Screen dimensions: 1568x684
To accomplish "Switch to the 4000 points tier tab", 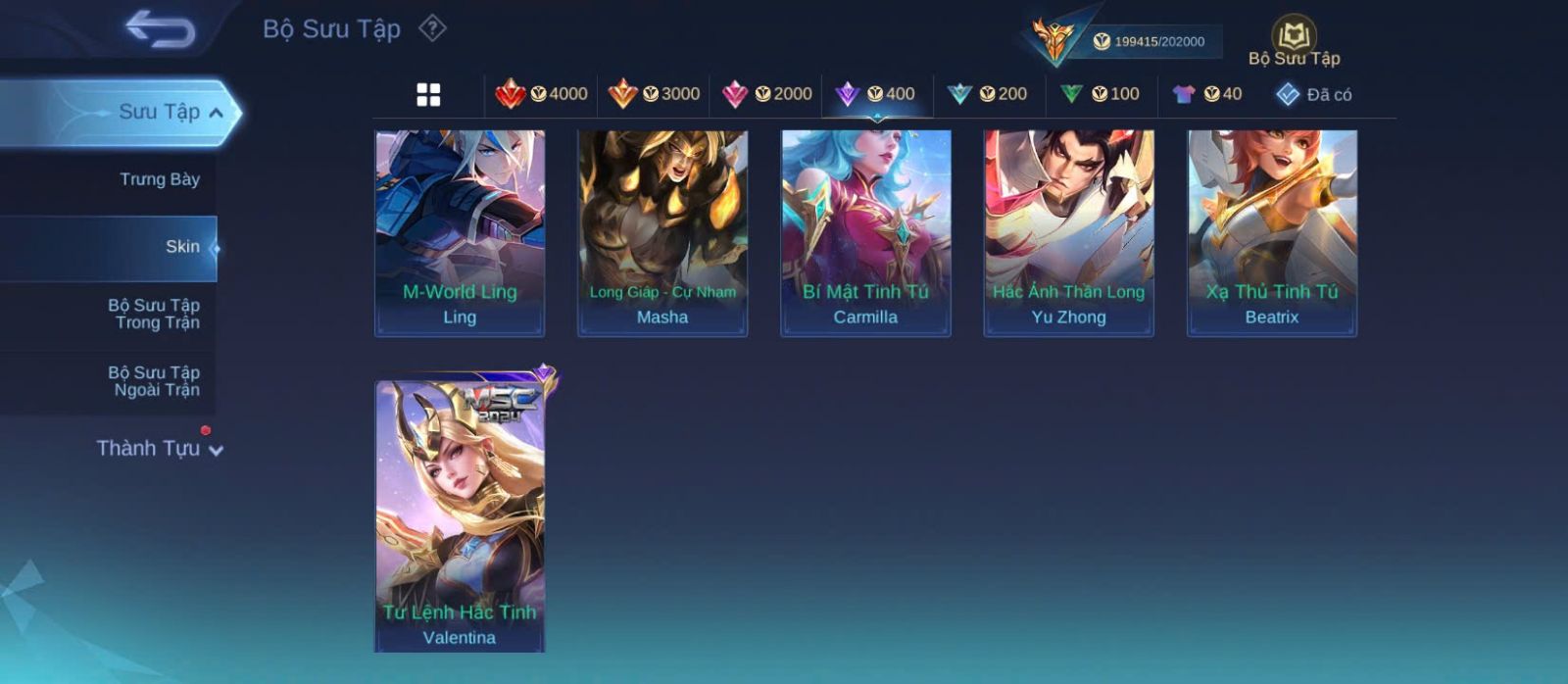I will pyautogui.click(x=542, y=94).
